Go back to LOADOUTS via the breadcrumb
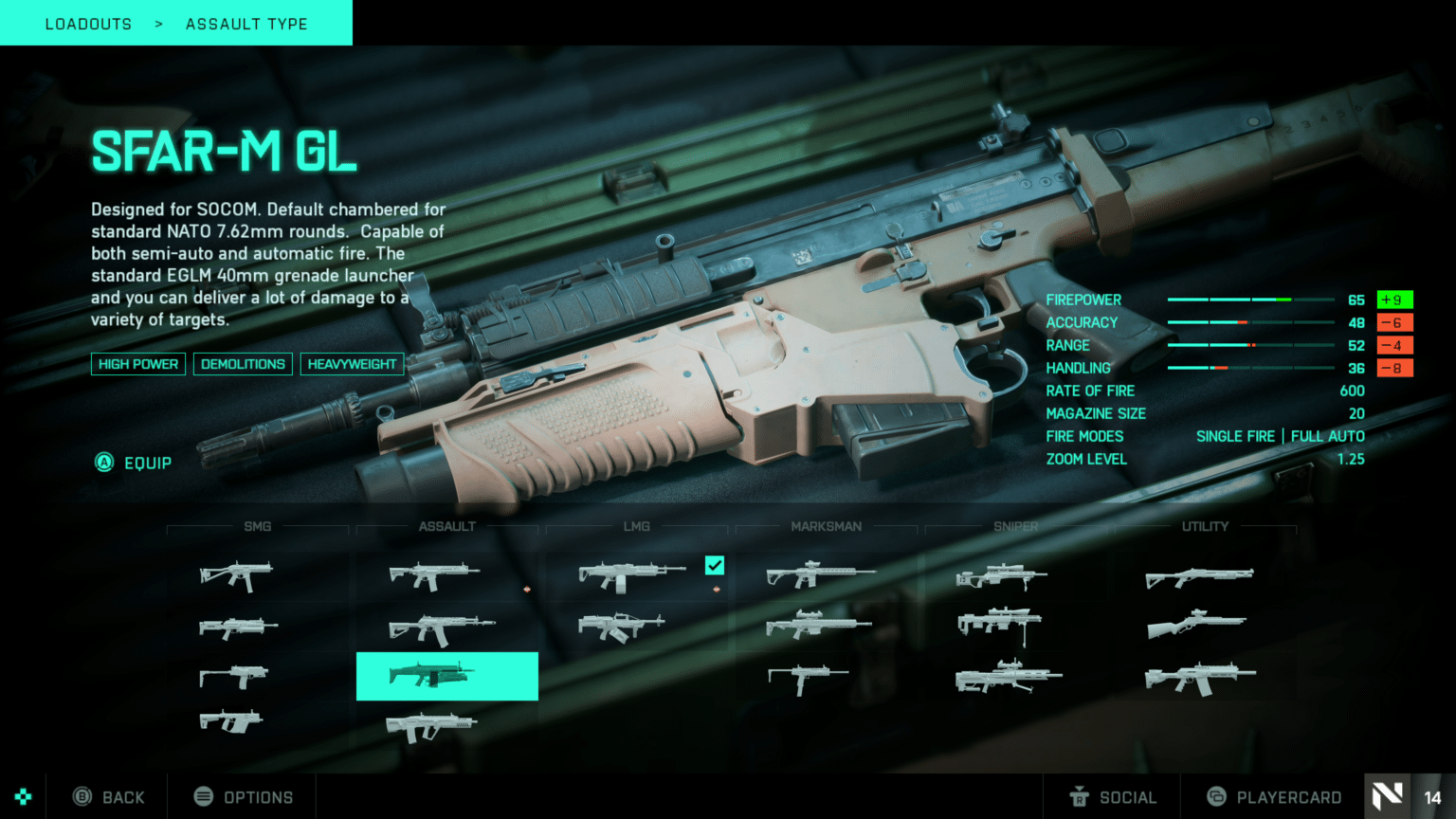1456x819 pixels. point(88,23)
